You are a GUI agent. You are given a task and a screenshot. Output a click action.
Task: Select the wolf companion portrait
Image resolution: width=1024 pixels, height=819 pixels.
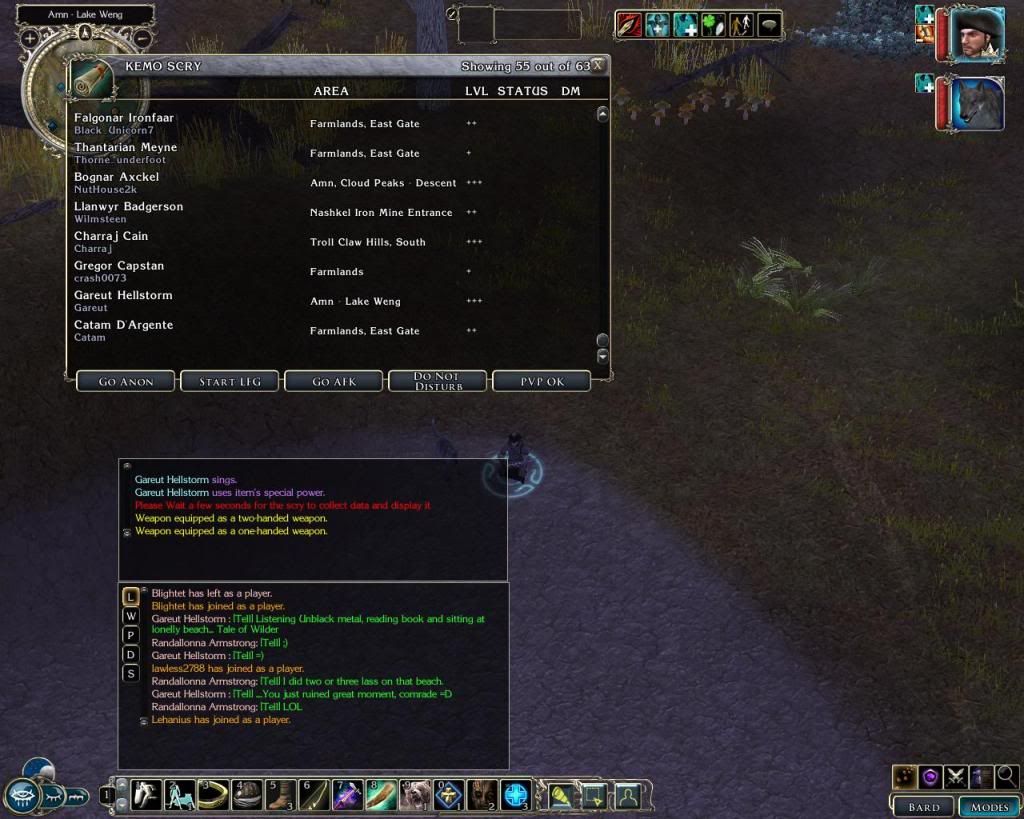(976, 104)
